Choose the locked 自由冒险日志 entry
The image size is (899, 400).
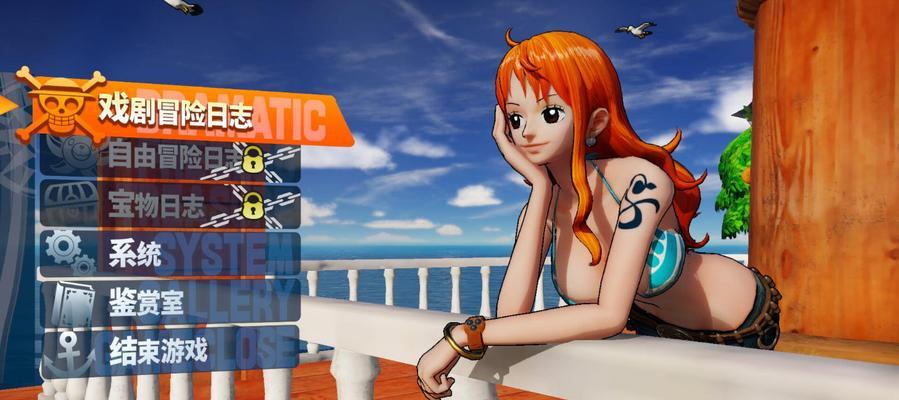click(x=170, y=157)
